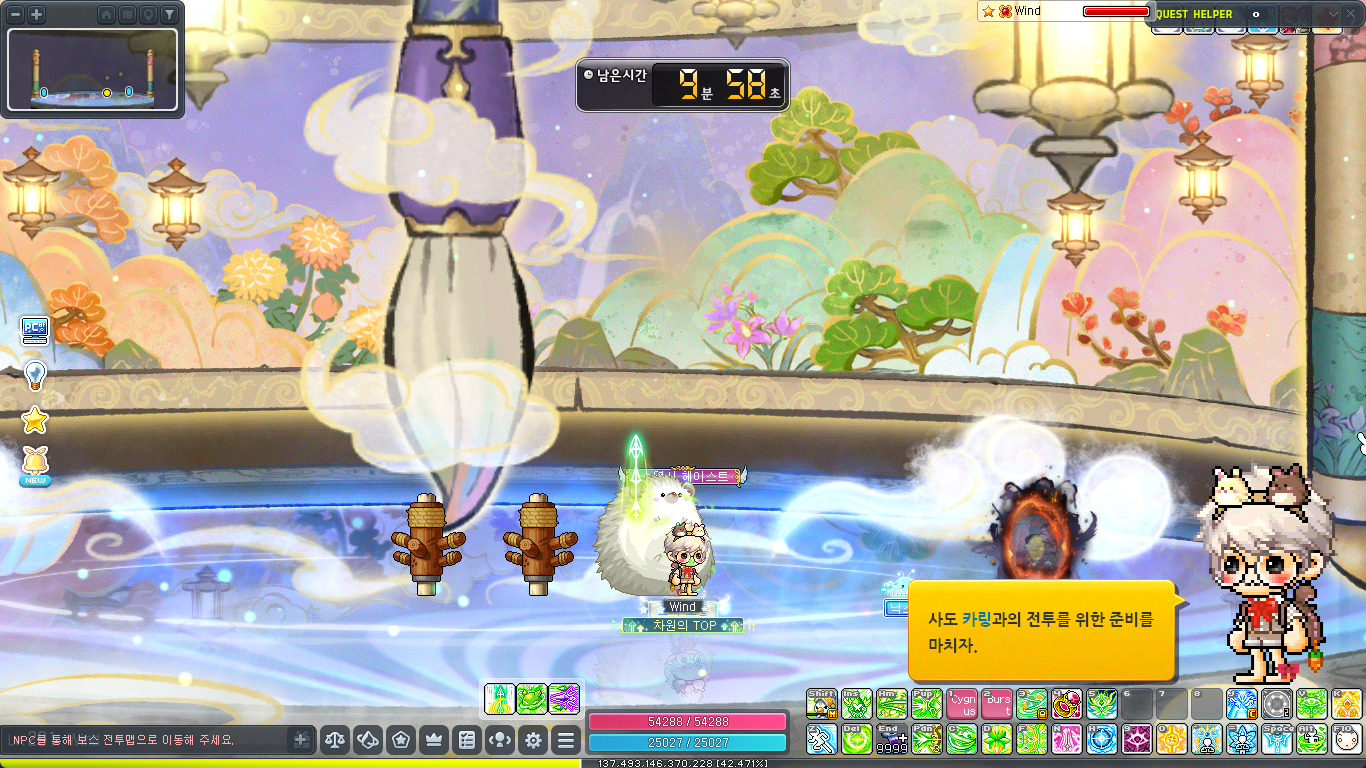Click the minimap's minus zoom button
The width and height of the screenshot is (1366, 768).
[x=16, y=14]
